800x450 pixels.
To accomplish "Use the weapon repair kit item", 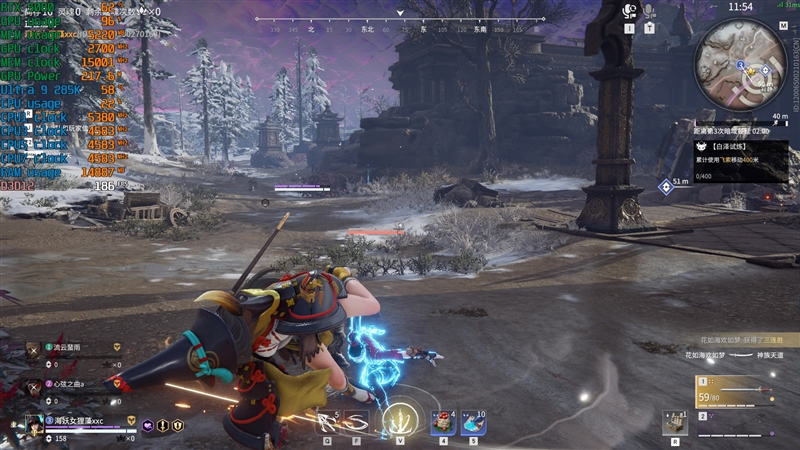I will click(x=674, y=423).
